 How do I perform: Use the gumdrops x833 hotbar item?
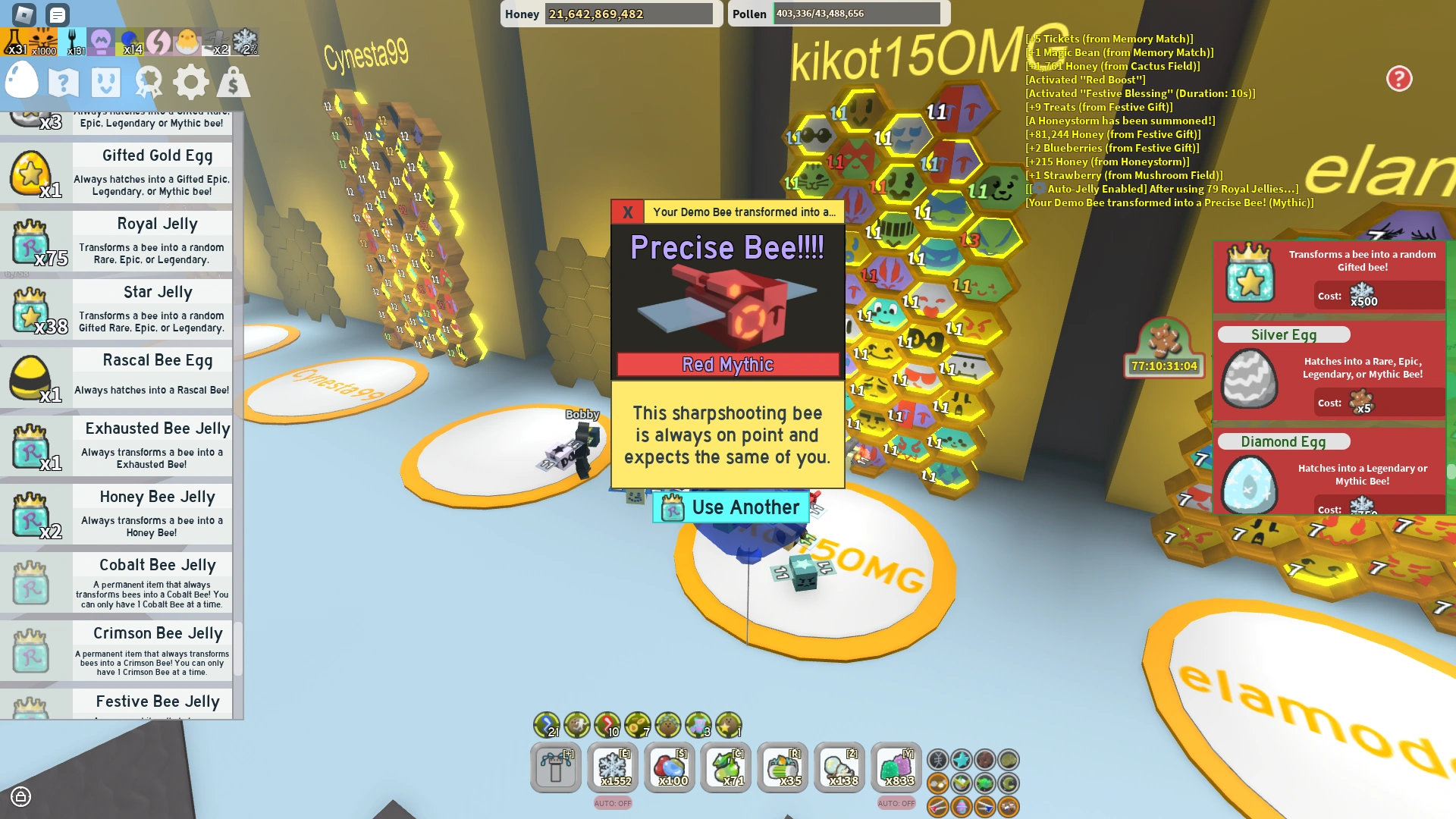tap(896, 767)
